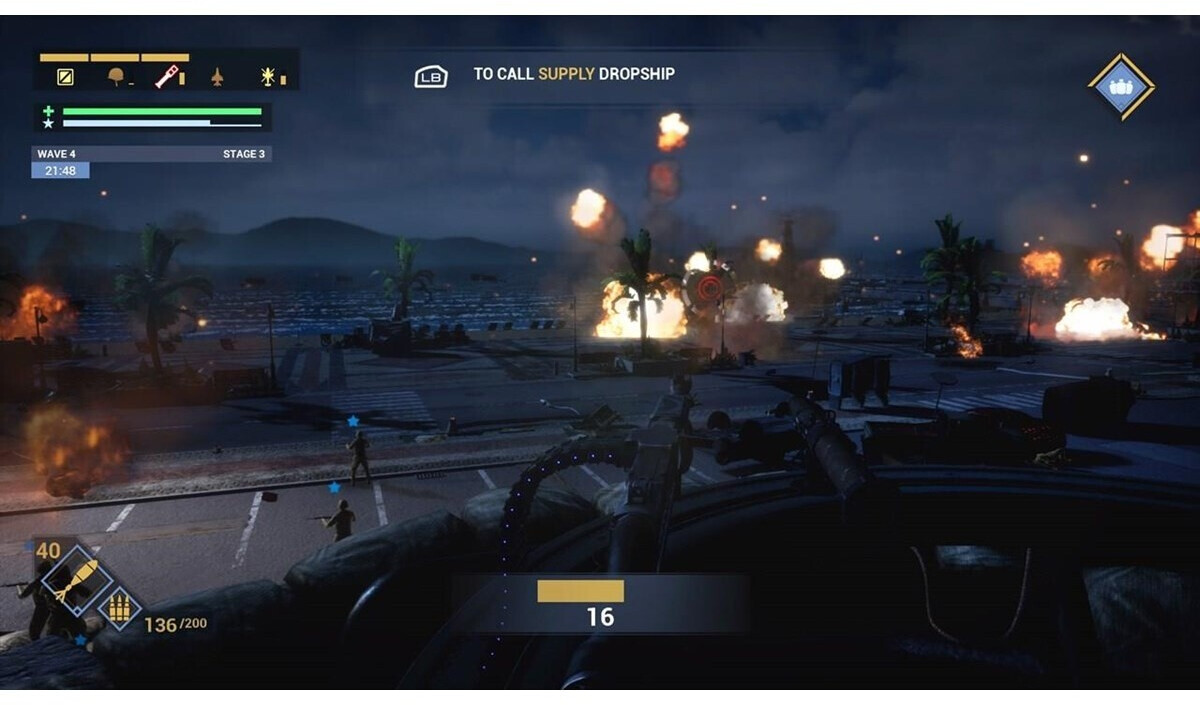Screen dimensions: 1200x705
Task: Select the helicopter support icon
Action: coord(268,76)
